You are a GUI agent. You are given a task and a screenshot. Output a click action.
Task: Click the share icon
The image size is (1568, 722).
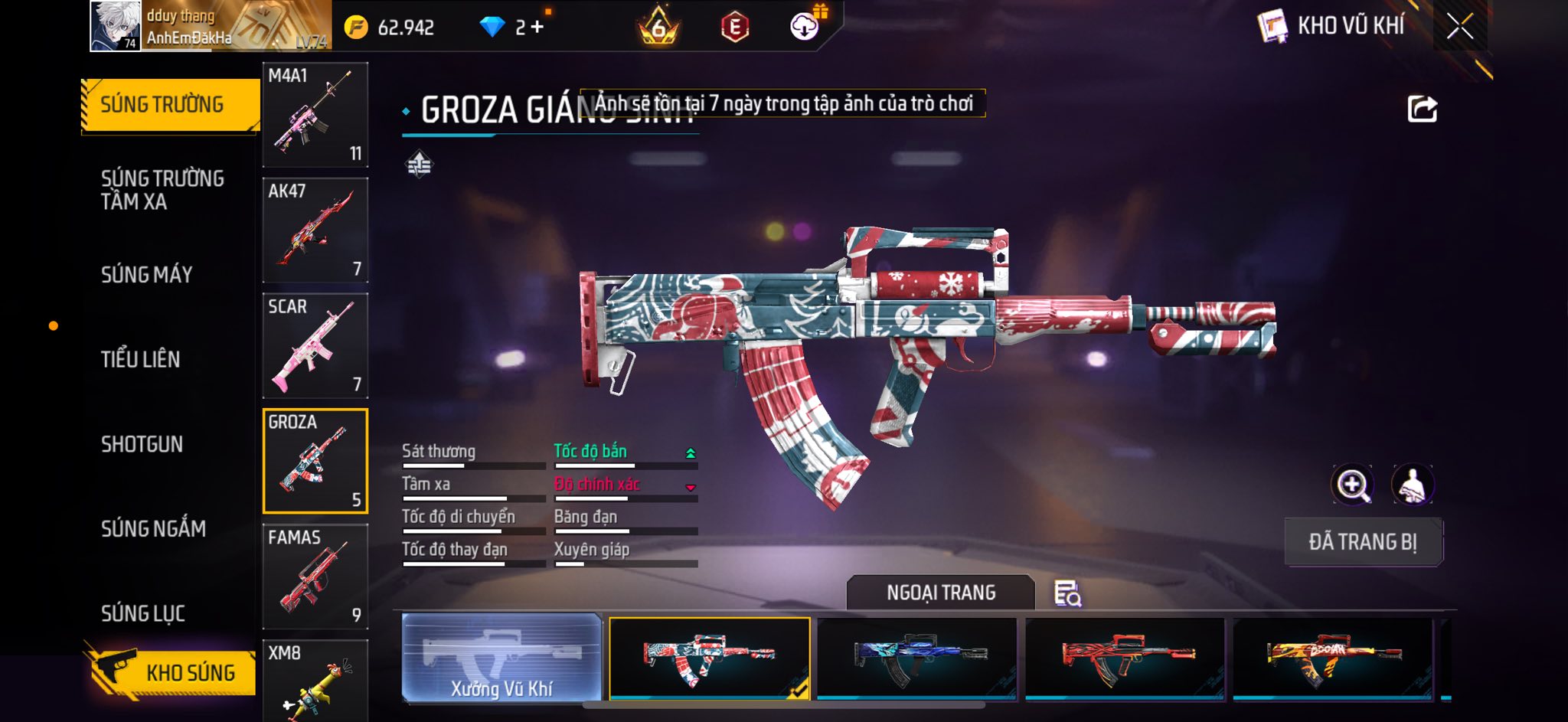(x=1422, y=109)
